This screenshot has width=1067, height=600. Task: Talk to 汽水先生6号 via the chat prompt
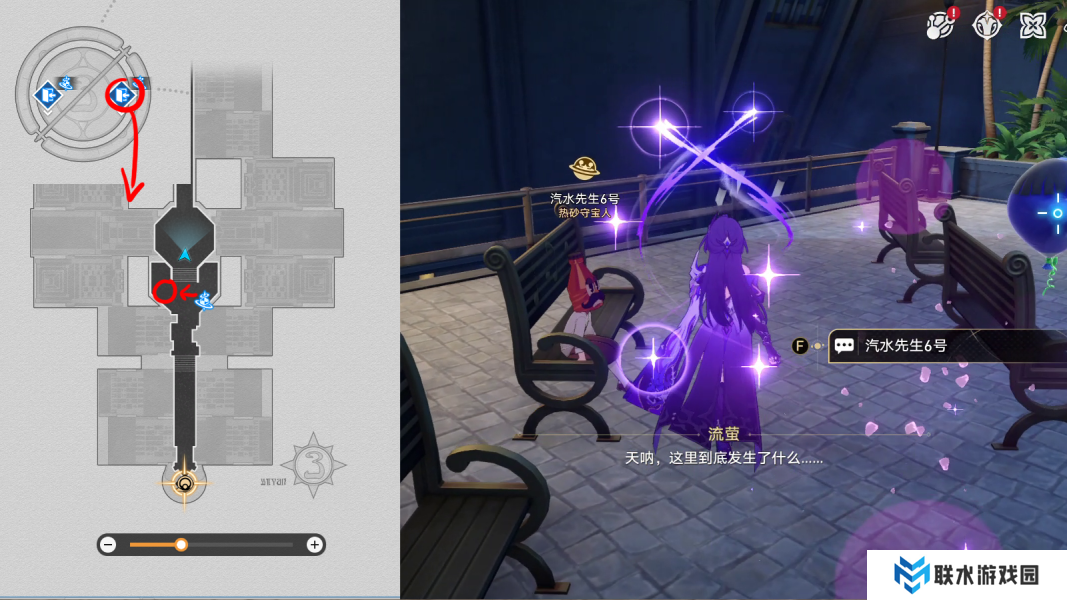click(x=905, y=346)
